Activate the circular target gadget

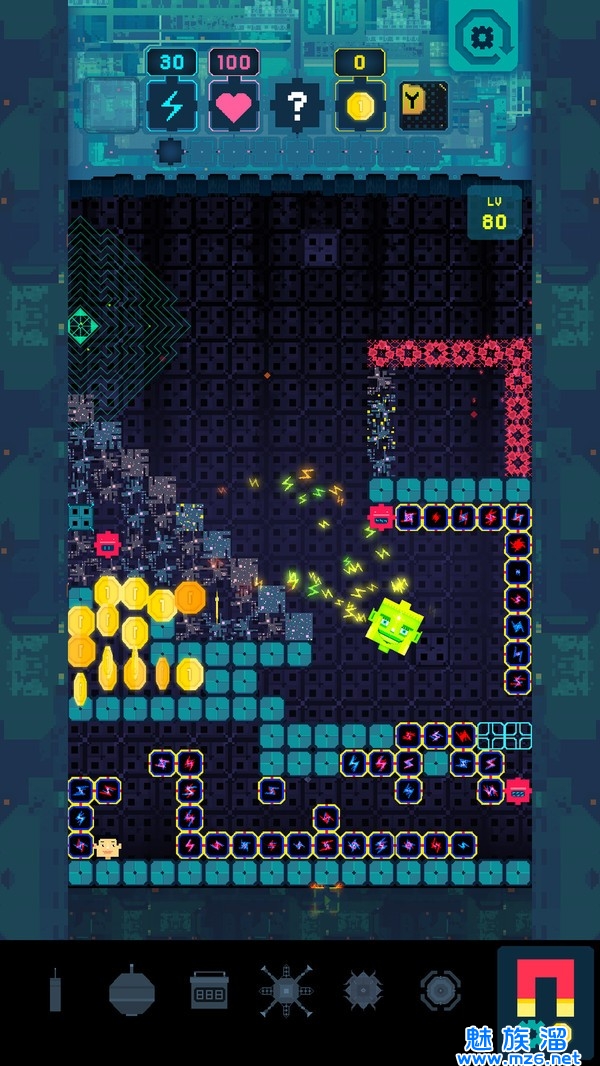(x=440, y=991)
